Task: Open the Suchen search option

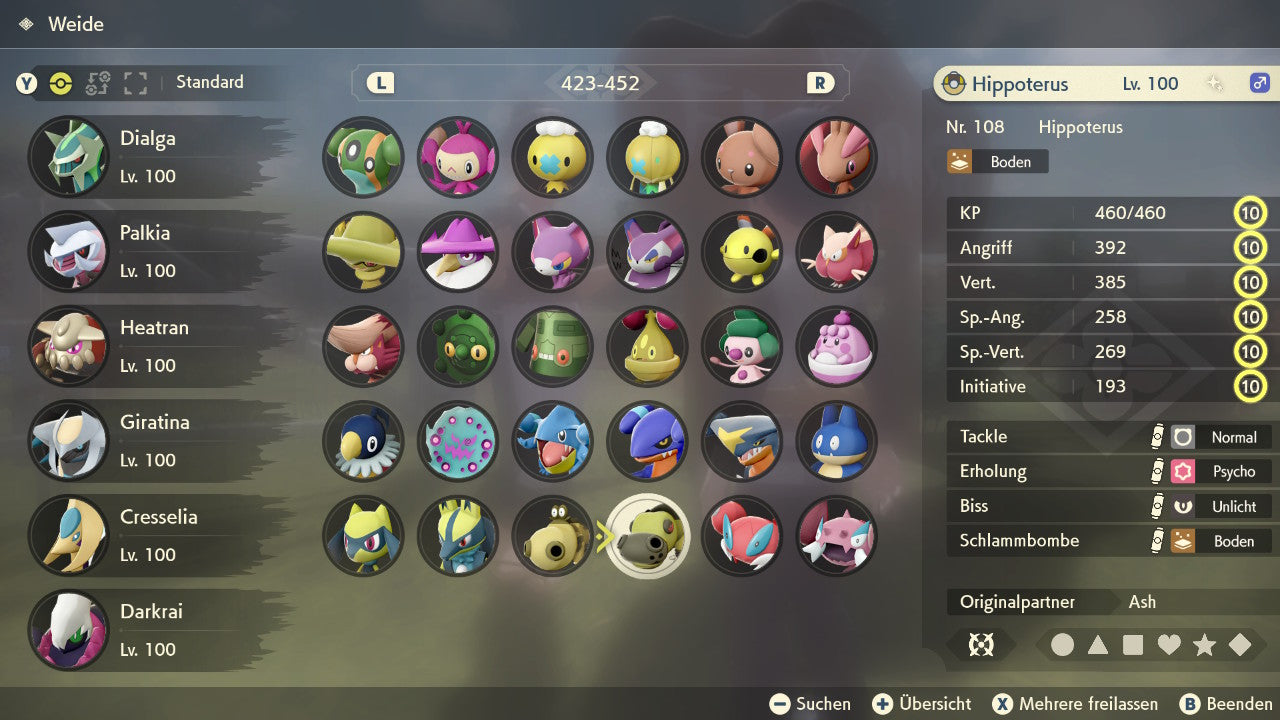Action: click(x=811, y=704)
